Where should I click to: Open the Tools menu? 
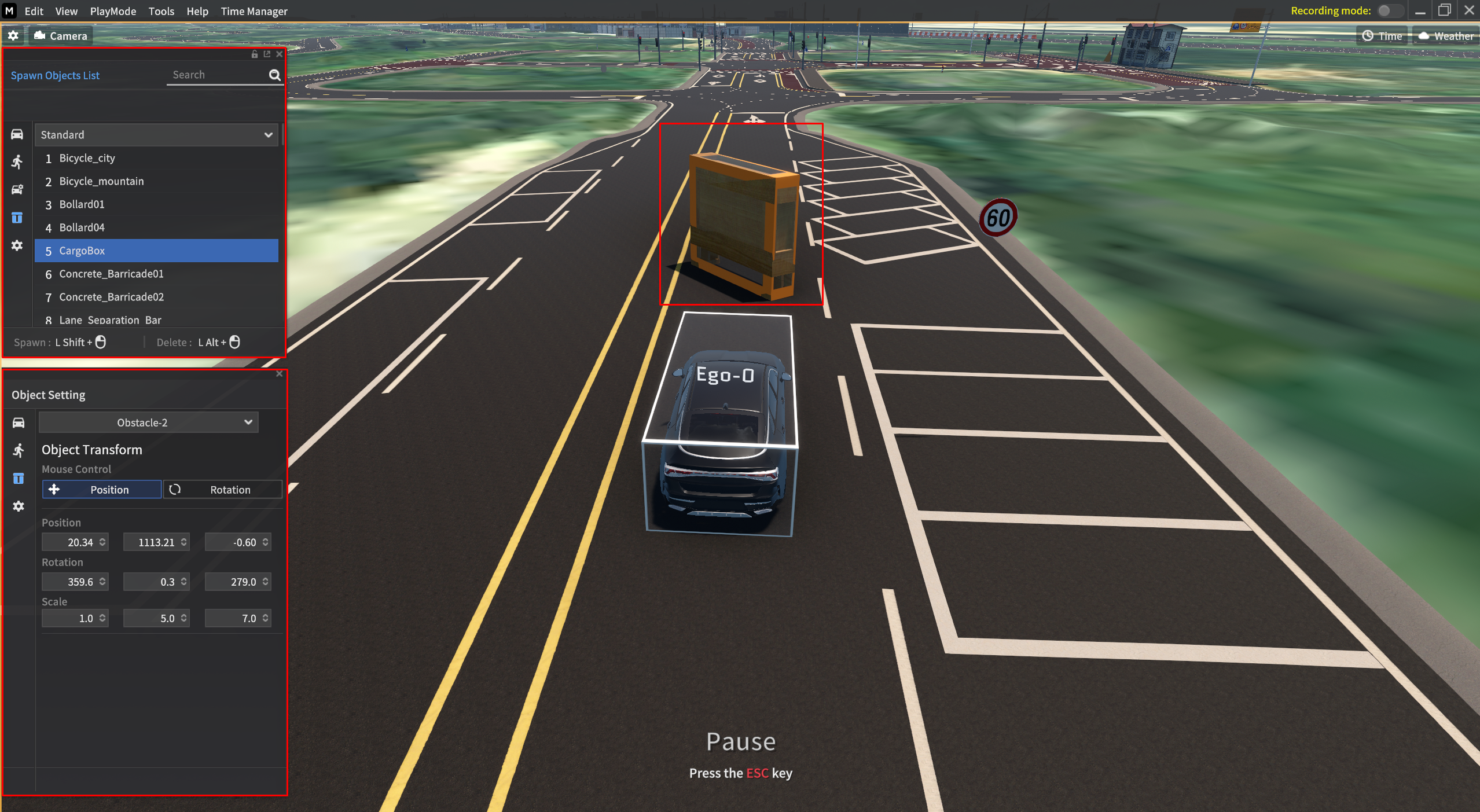point(161,11)
